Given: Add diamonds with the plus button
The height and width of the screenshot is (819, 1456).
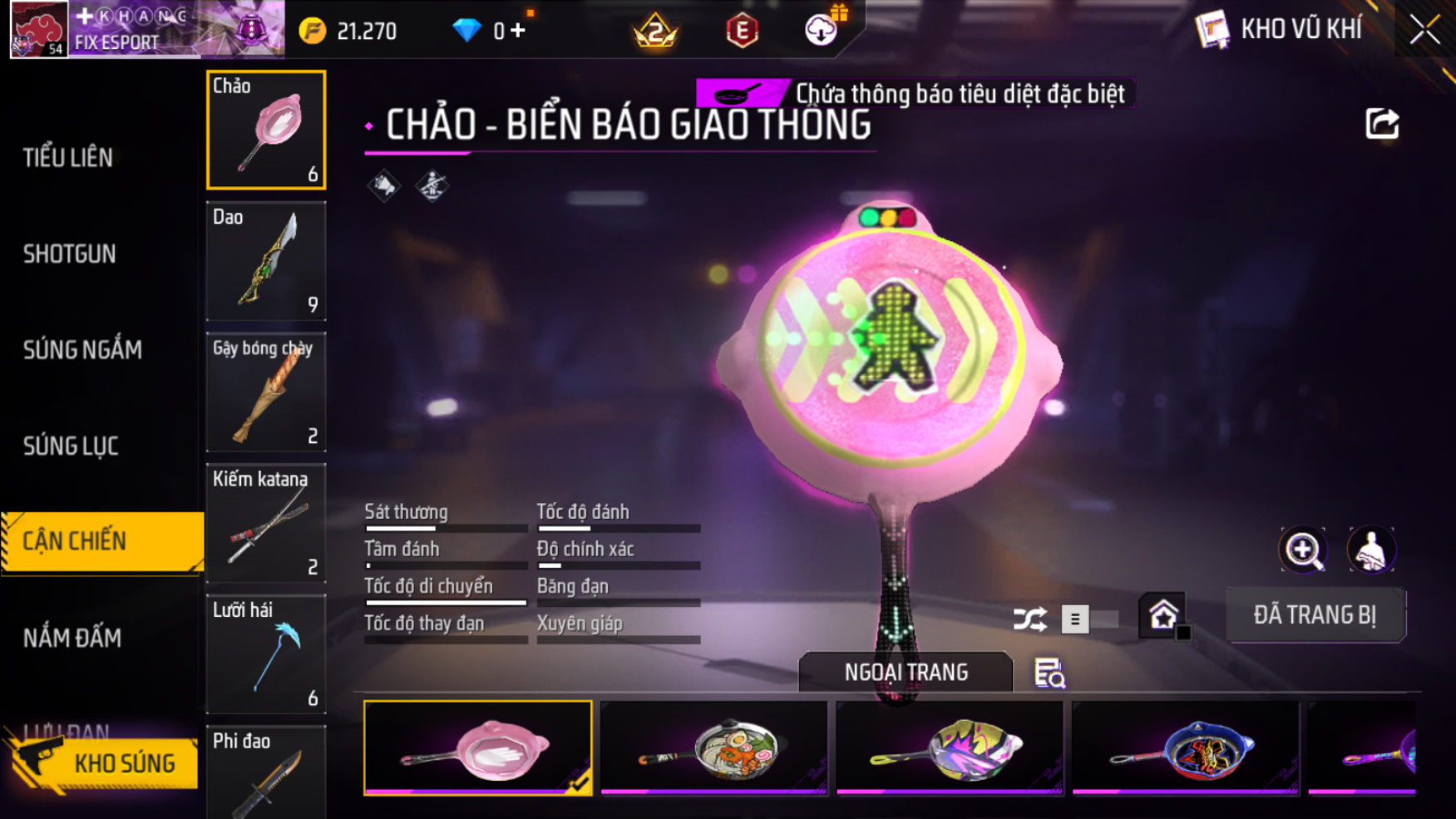Looking at the screenshot, I should [x=519, y=32].
